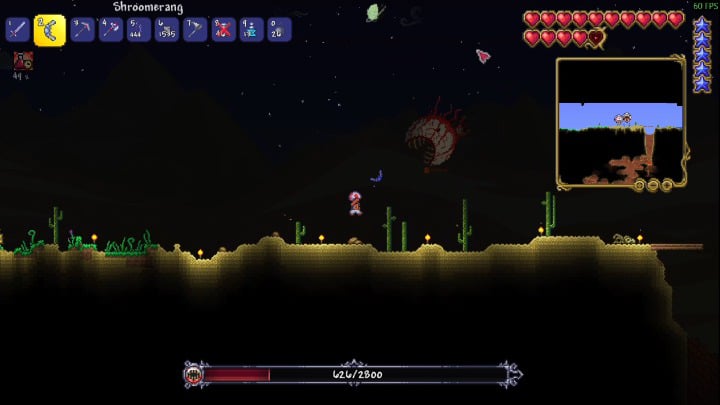720x405 pixels.
Task: Pick the hotbar stack of 1595
Action: [x=166, y=30]
